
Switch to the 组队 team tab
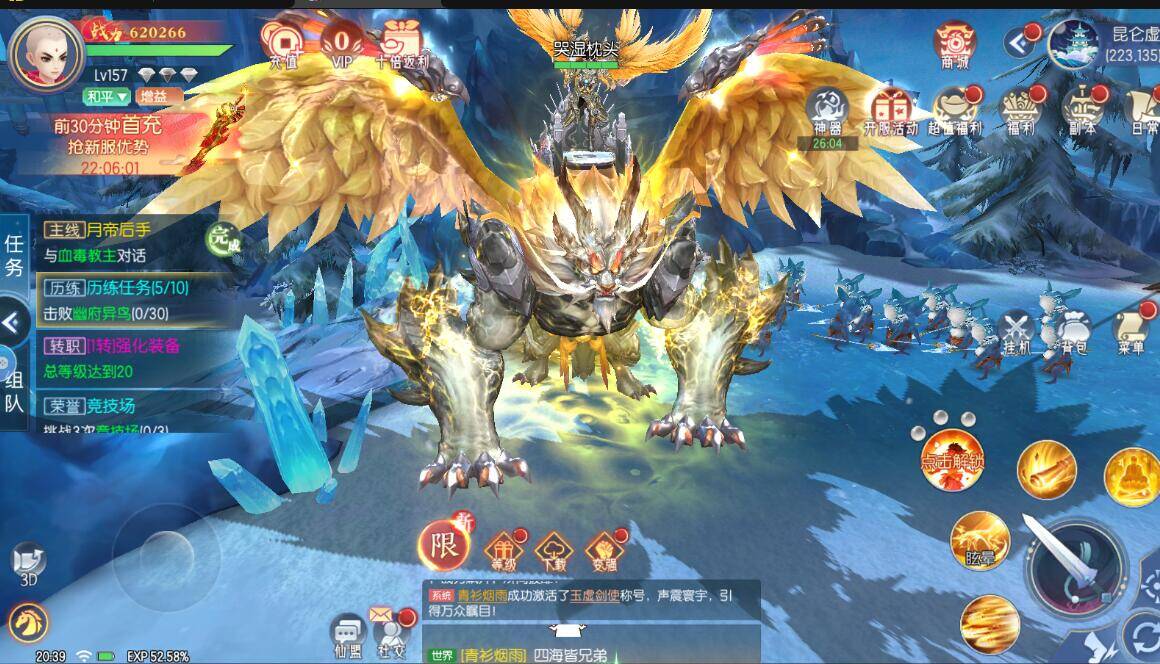coord(14,389)
